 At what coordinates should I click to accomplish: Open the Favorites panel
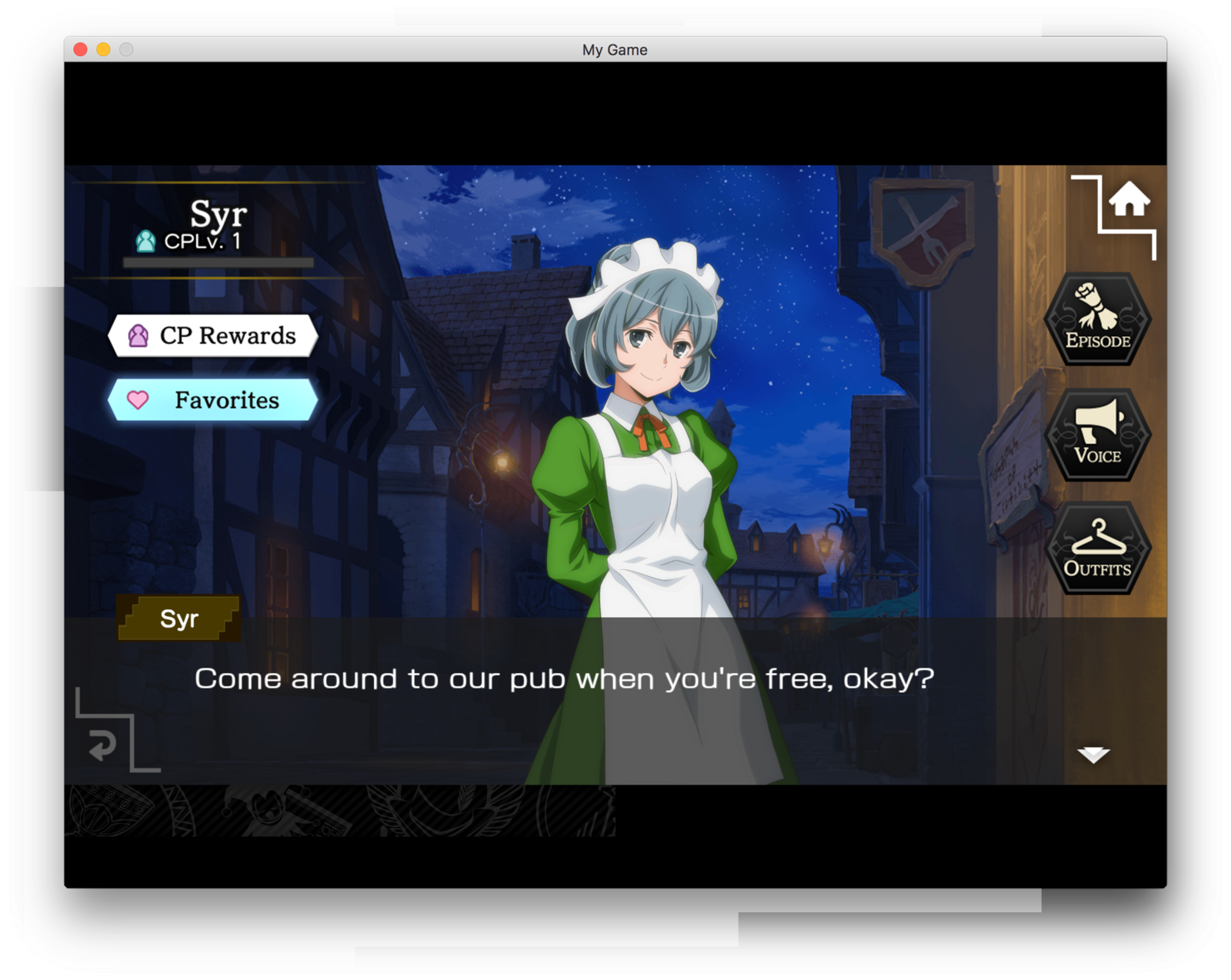(x=213, y=400)
